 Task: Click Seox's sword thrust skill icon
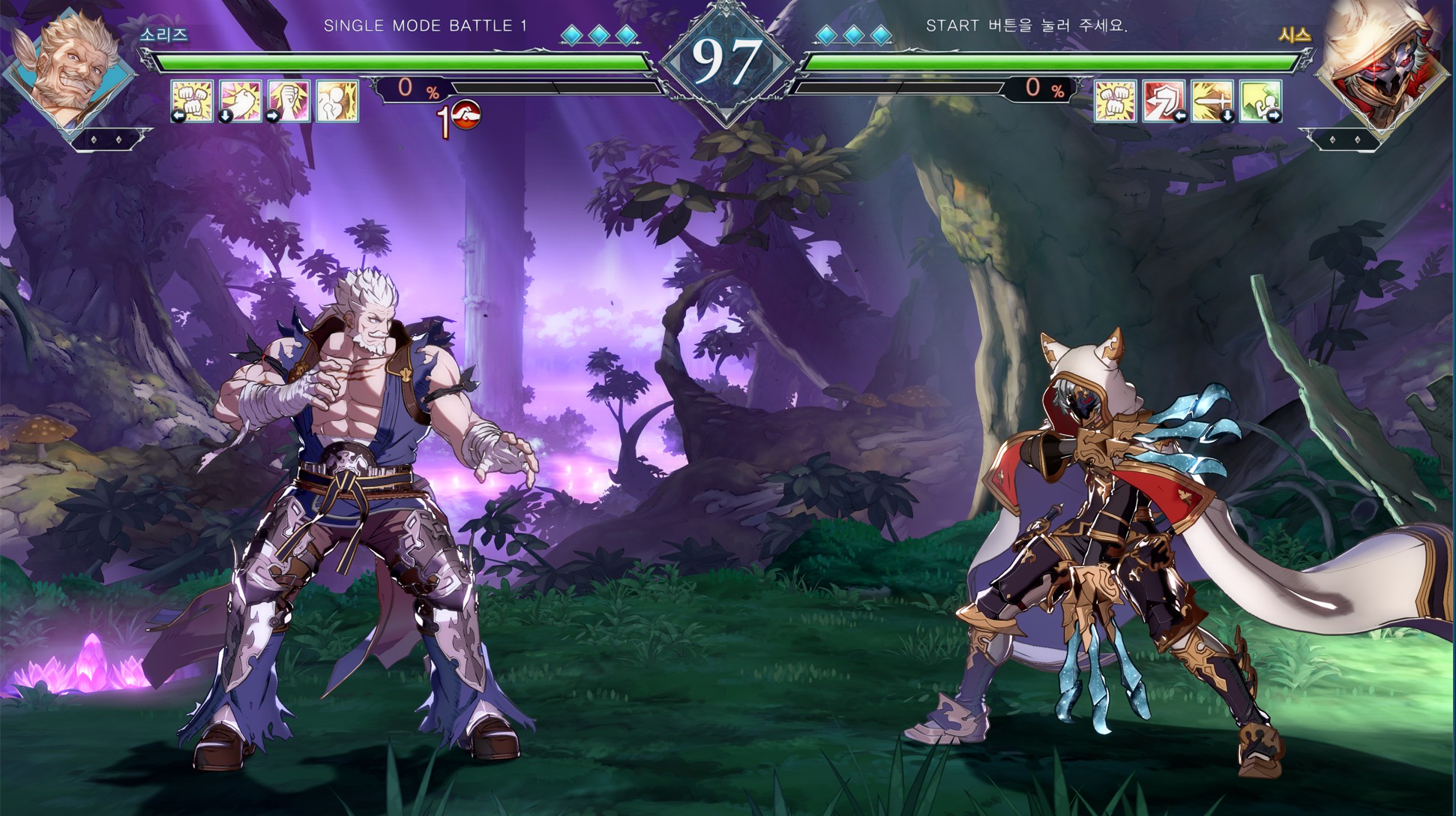click(x=1212, y=100)
